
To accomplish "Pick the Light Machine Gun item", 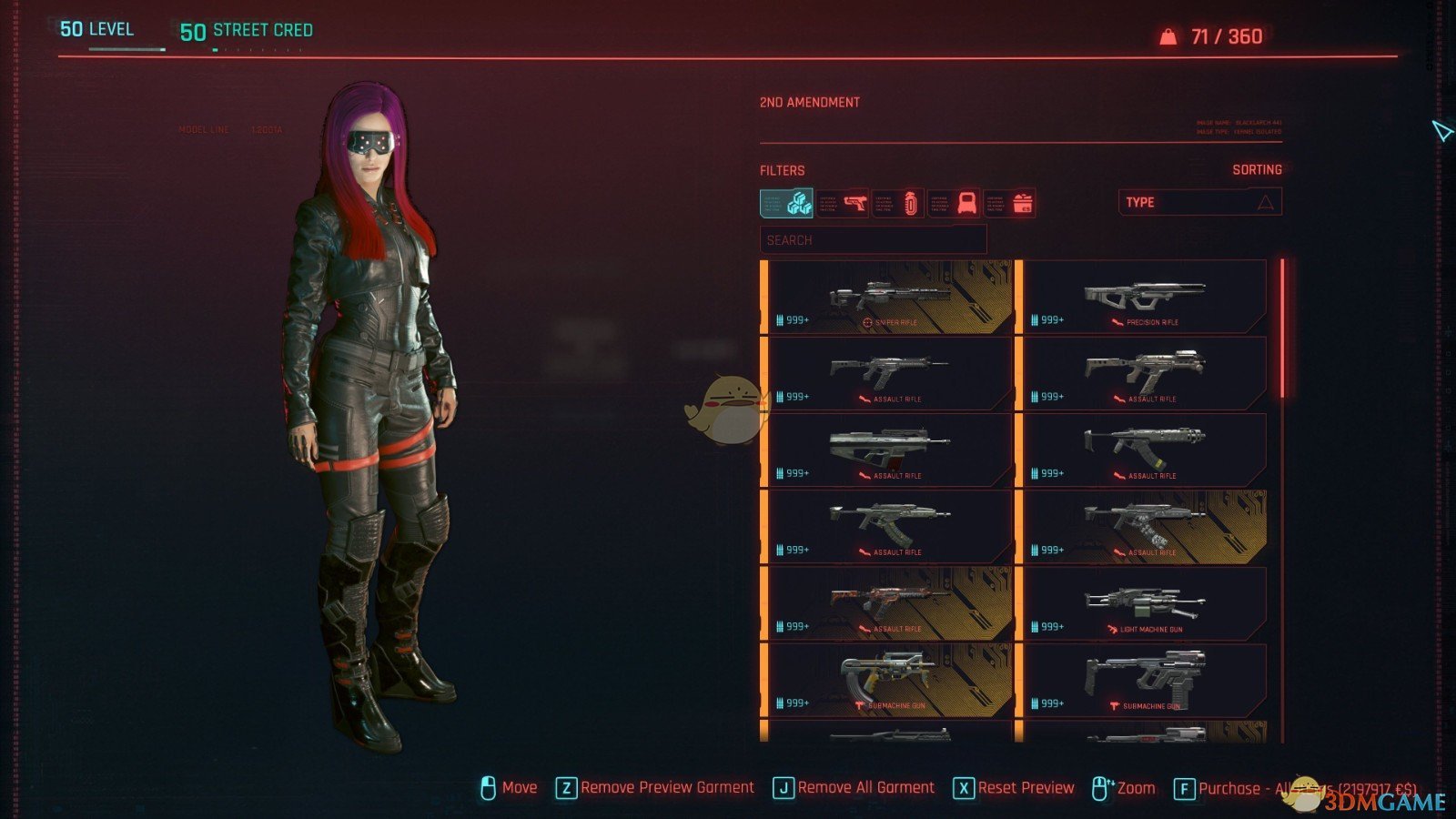I will (x=1144, y=604).
